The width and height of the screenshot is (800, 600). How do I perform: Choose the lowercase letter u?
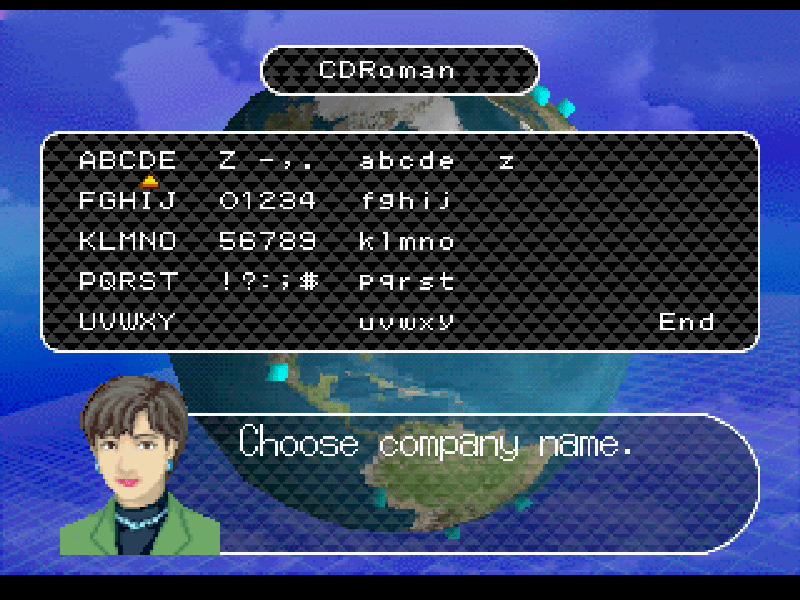click(x=367, y=322)
